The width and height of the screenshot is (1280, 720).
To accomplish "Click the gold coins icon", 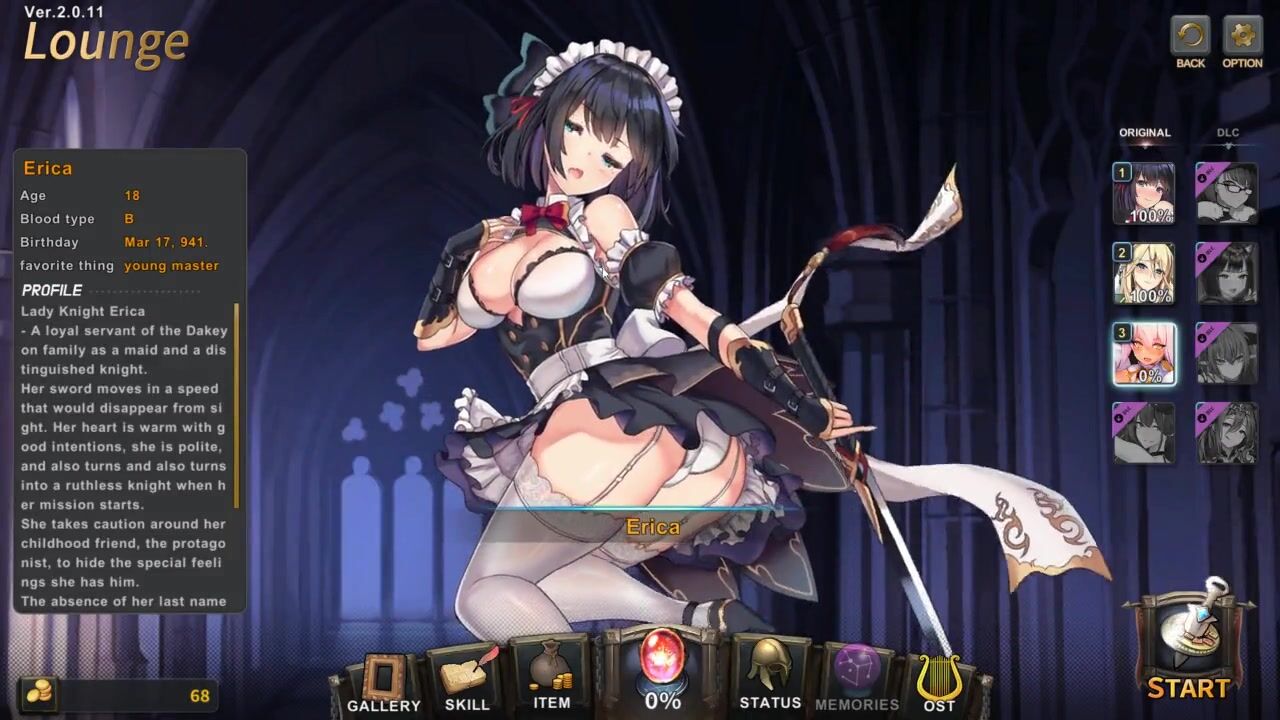I will coord(38,695).
